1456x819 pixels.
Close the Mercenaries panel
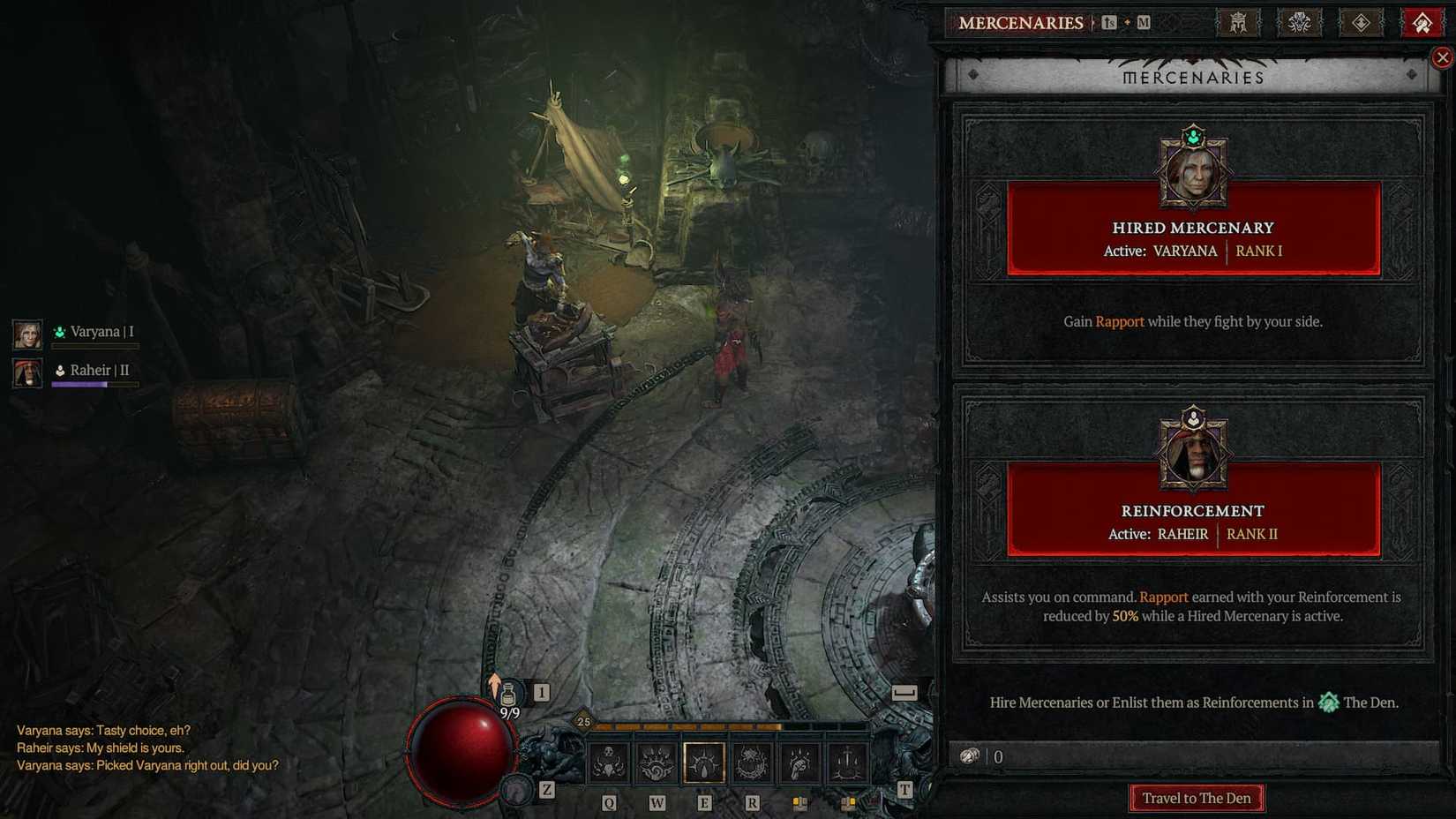(1442, 56)
